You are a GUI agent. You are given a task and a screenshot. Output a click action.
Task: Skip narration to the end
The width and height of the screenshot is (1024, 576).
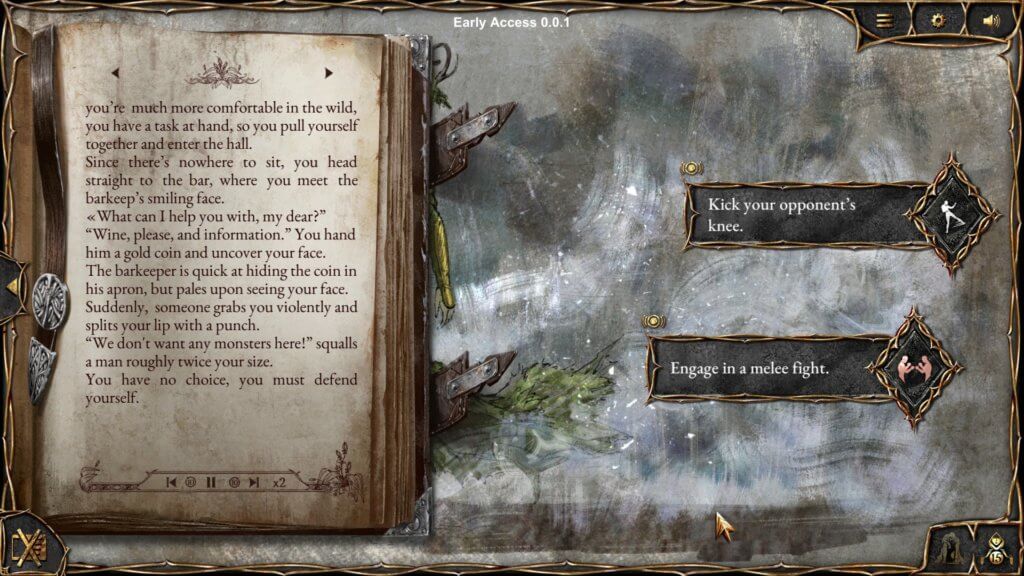tap(254, 482)
